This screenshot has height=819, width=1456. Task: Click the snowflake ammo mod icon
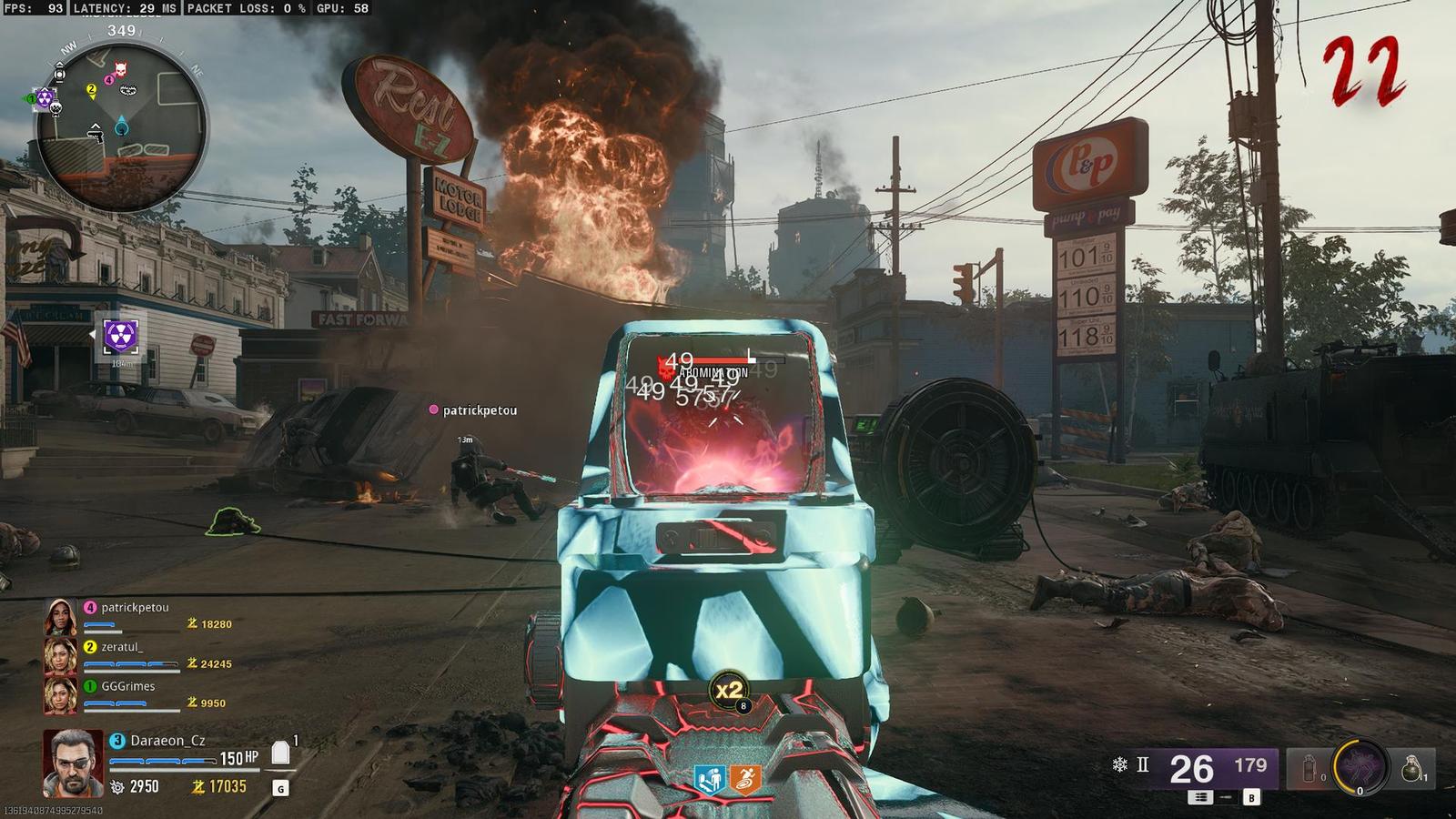click(1119, 765)
